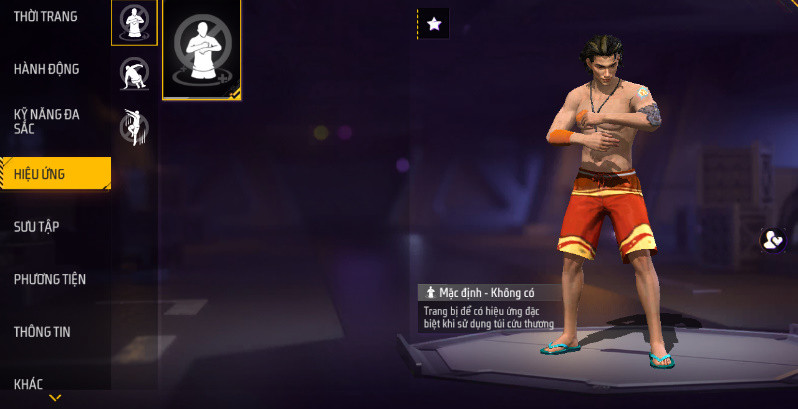Viewport: 798px width, 409px height.
Task: Switch to the Khác tab
Action: (29, 383)
